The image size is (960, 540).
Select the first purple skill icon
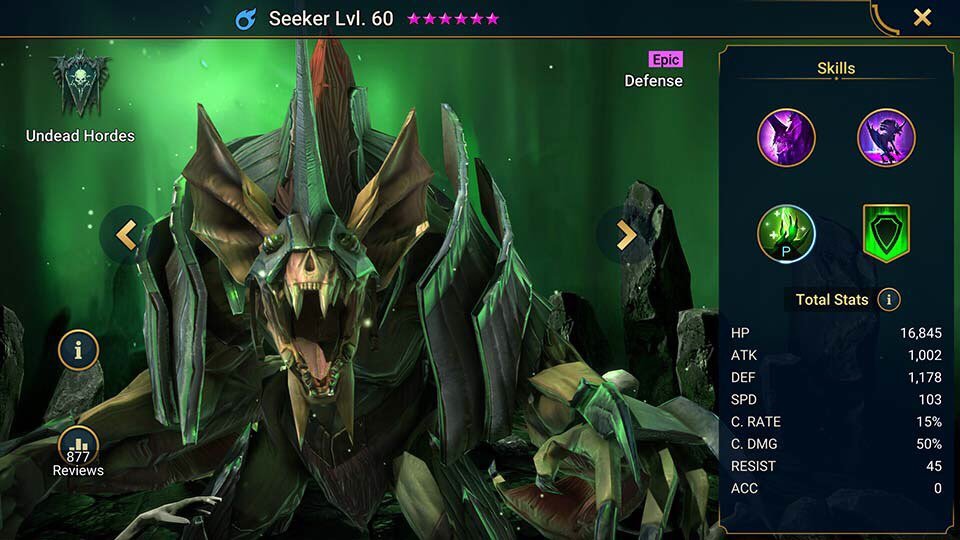786,137
